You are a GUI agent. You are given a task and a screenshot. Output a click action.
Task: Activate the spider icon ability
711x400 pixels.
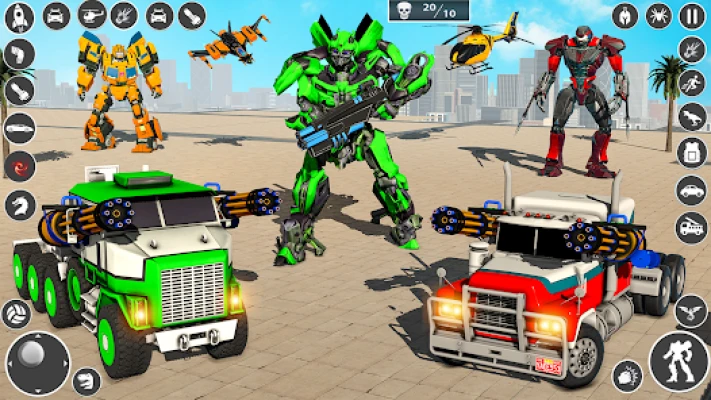click(x=659, y=15)
